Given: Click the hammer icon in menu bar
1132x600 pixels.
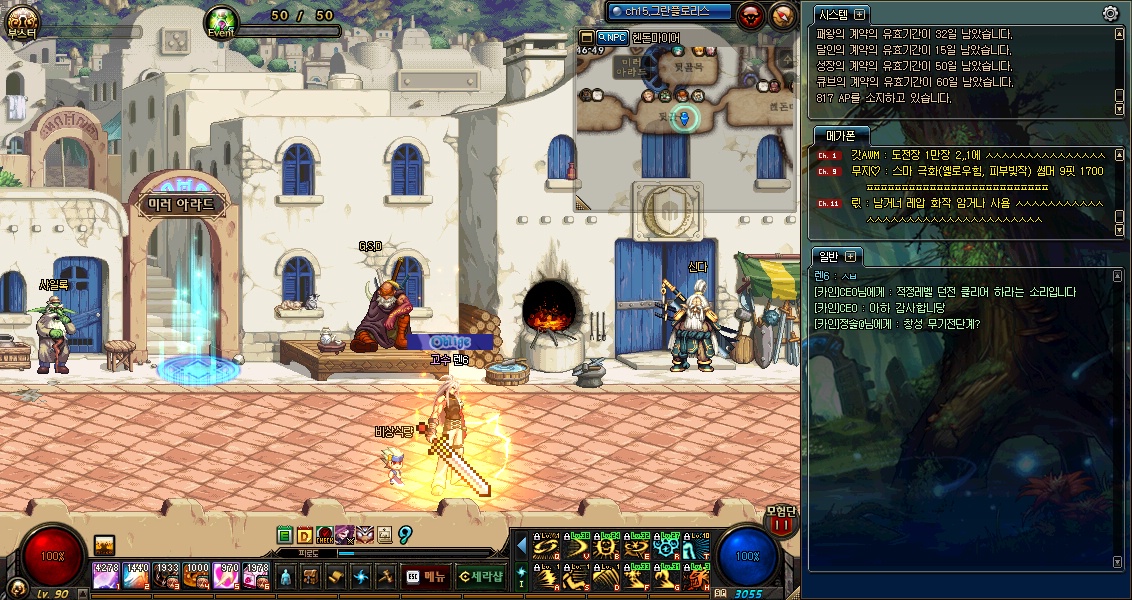Looking at the screenshot, I should (x=385, y=576).
